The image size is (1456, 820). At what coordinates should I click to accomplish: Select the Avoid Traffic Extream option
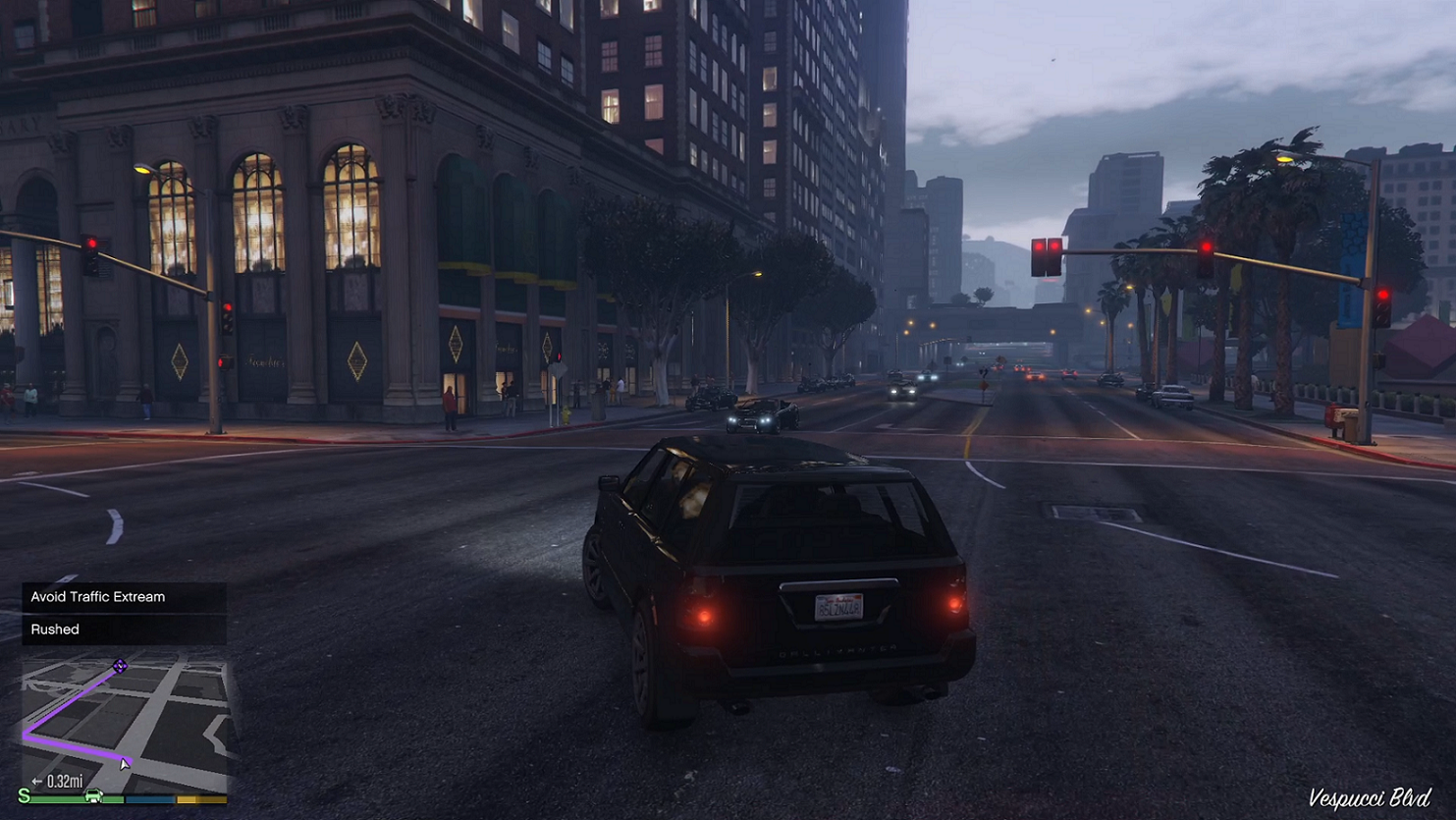(124, 597)
